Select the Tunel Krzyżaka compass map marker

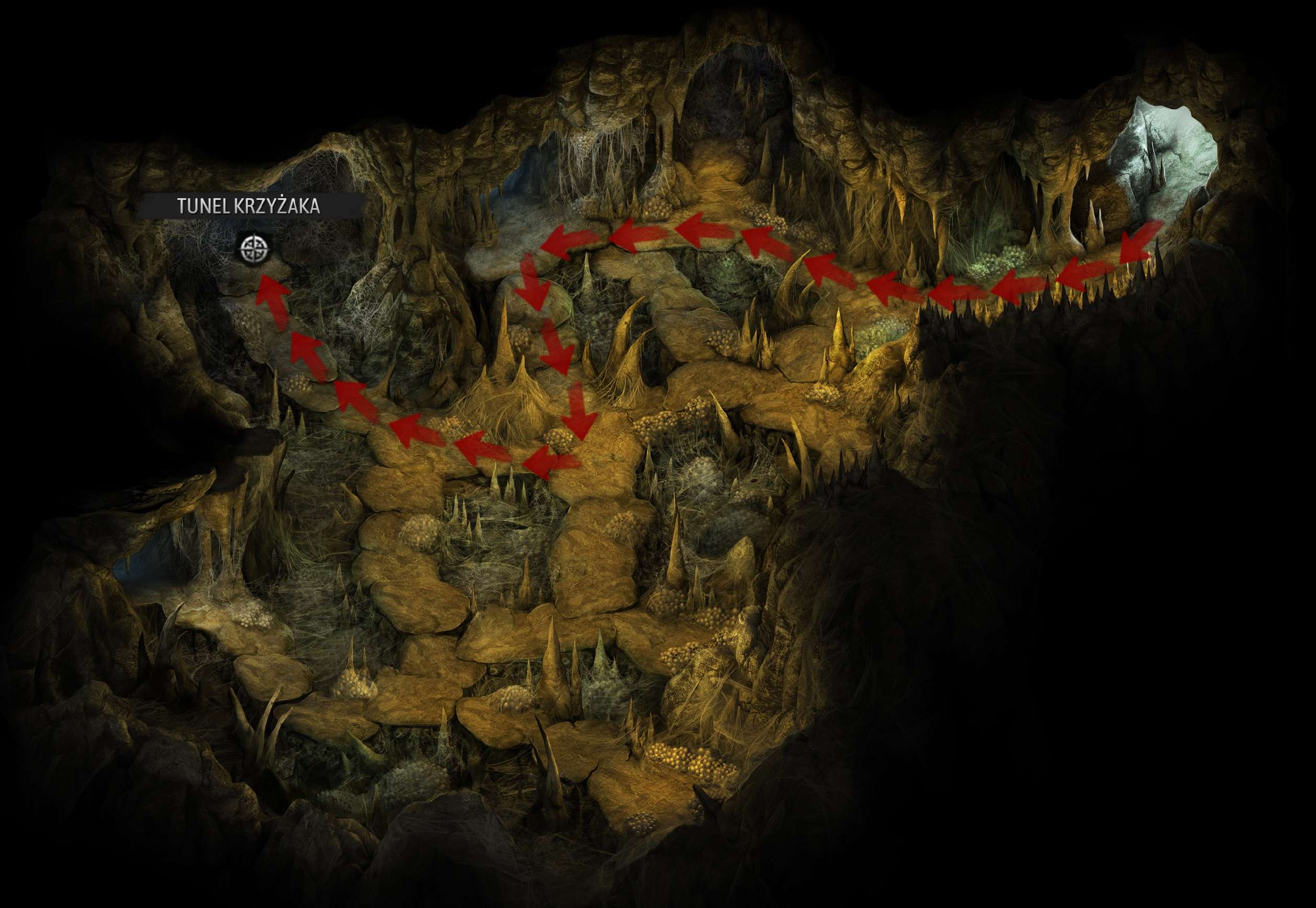254,248
